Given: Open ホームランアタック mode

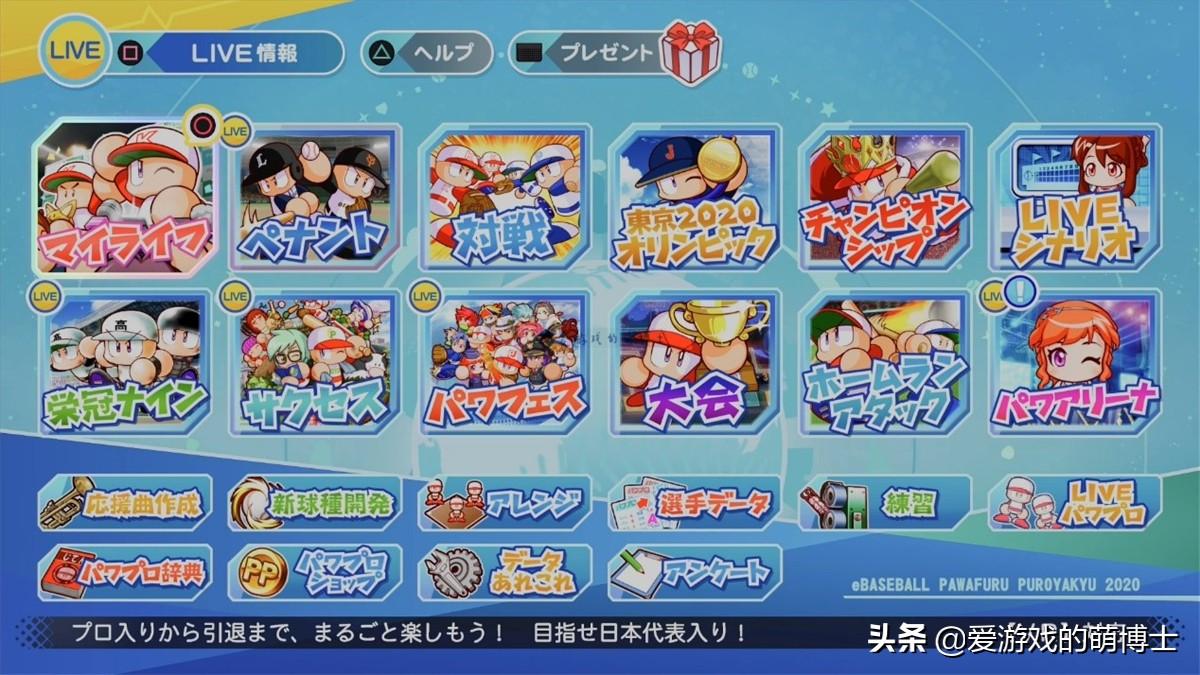Looking at the screenshot, I should [x=885, y=363].
